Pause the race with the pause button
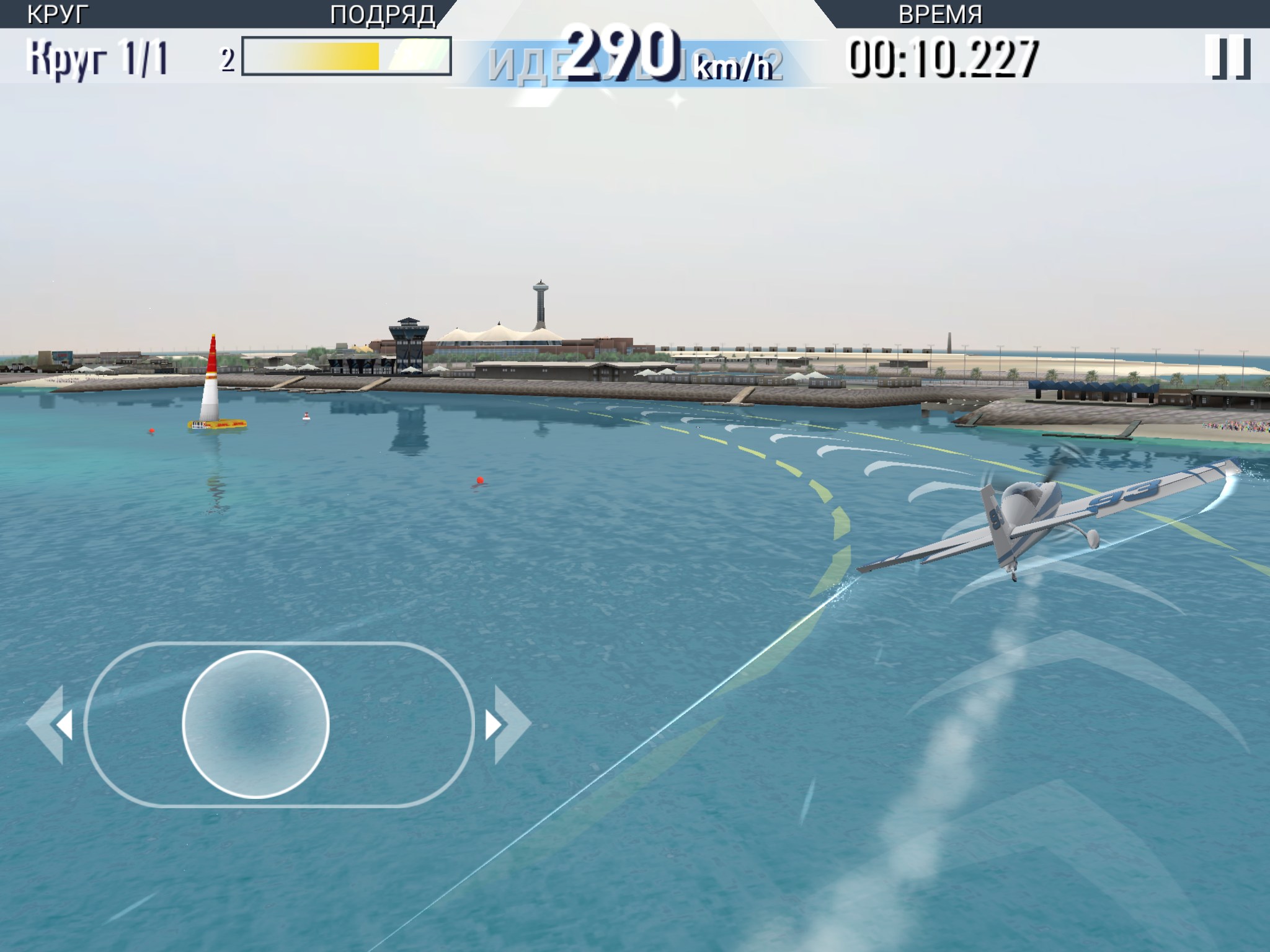The image size is (1270, 952). point(1227,57)
